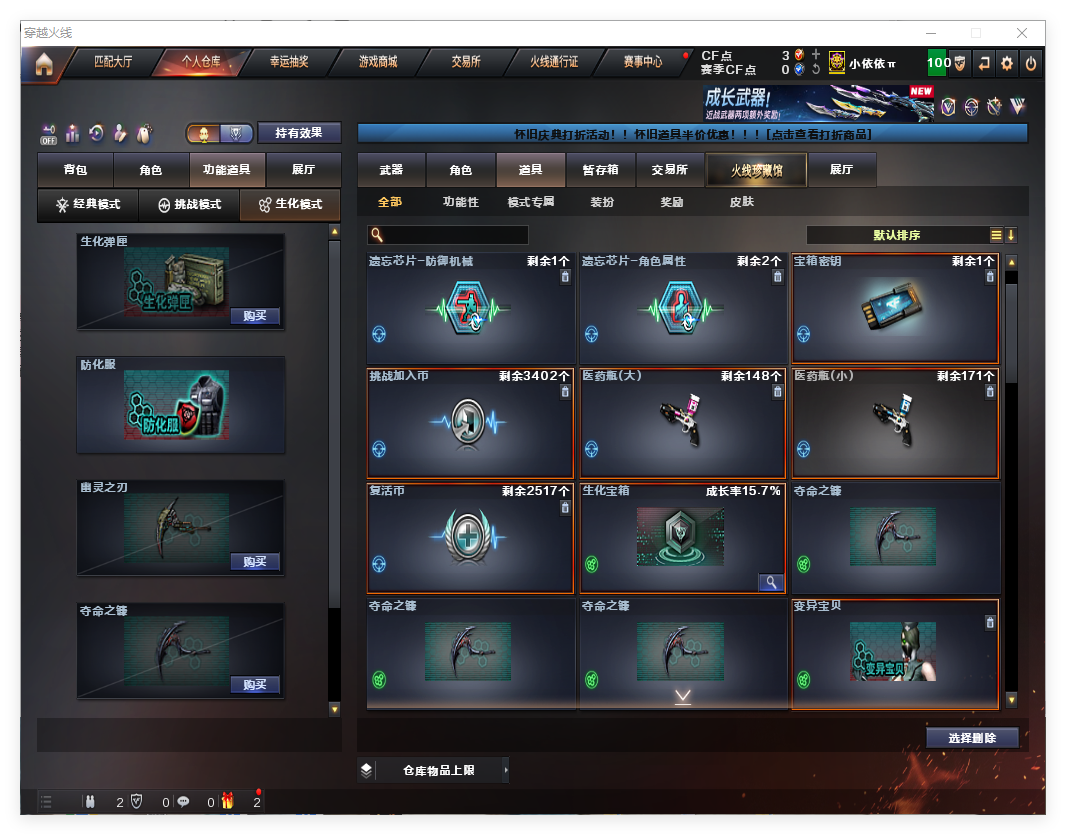
Task: Switch to 经典模式 classic mode tab
Action: [88, 204]
